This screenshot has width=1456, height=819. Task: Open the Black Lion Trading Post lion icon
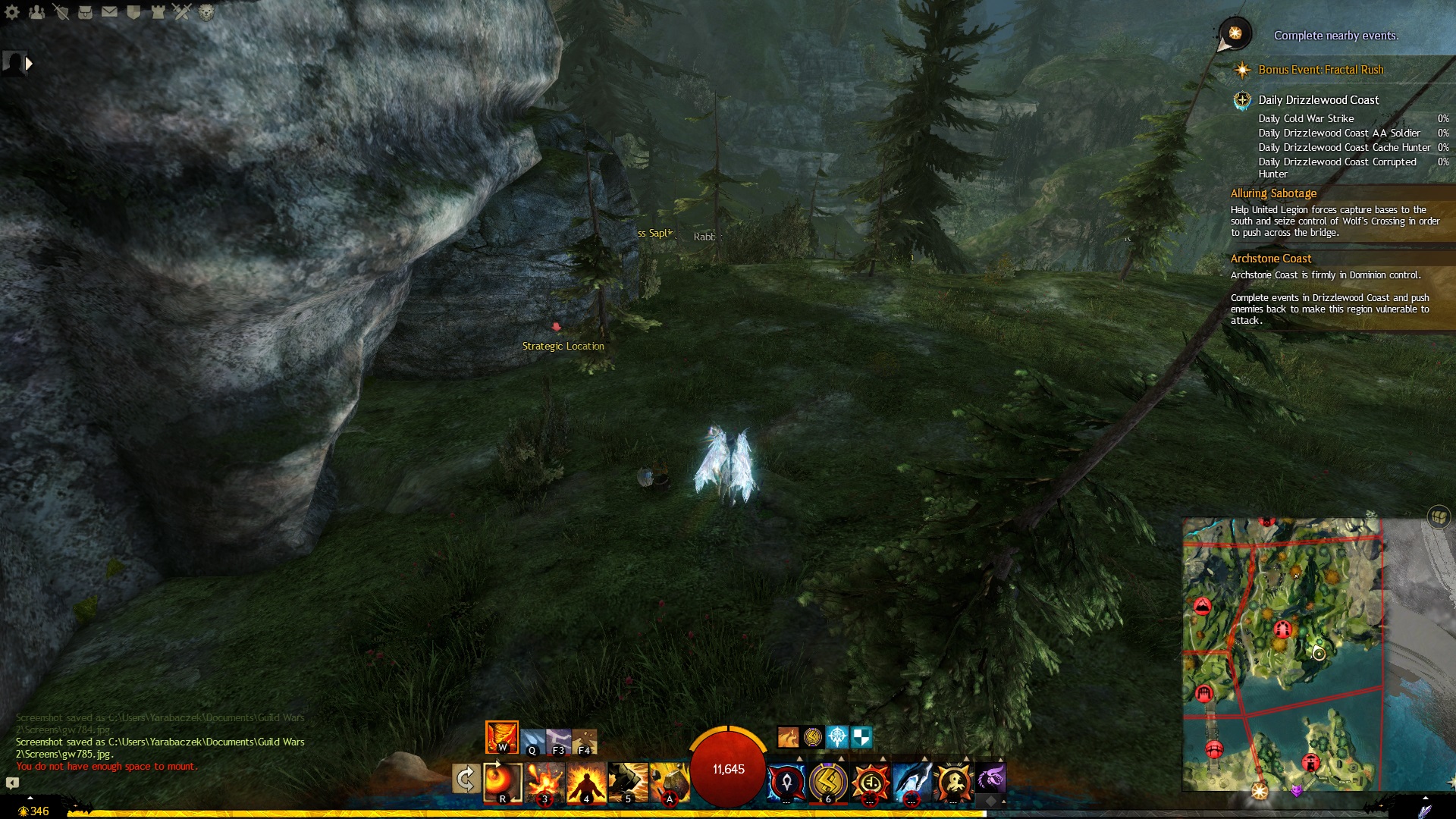click(206, 12)
